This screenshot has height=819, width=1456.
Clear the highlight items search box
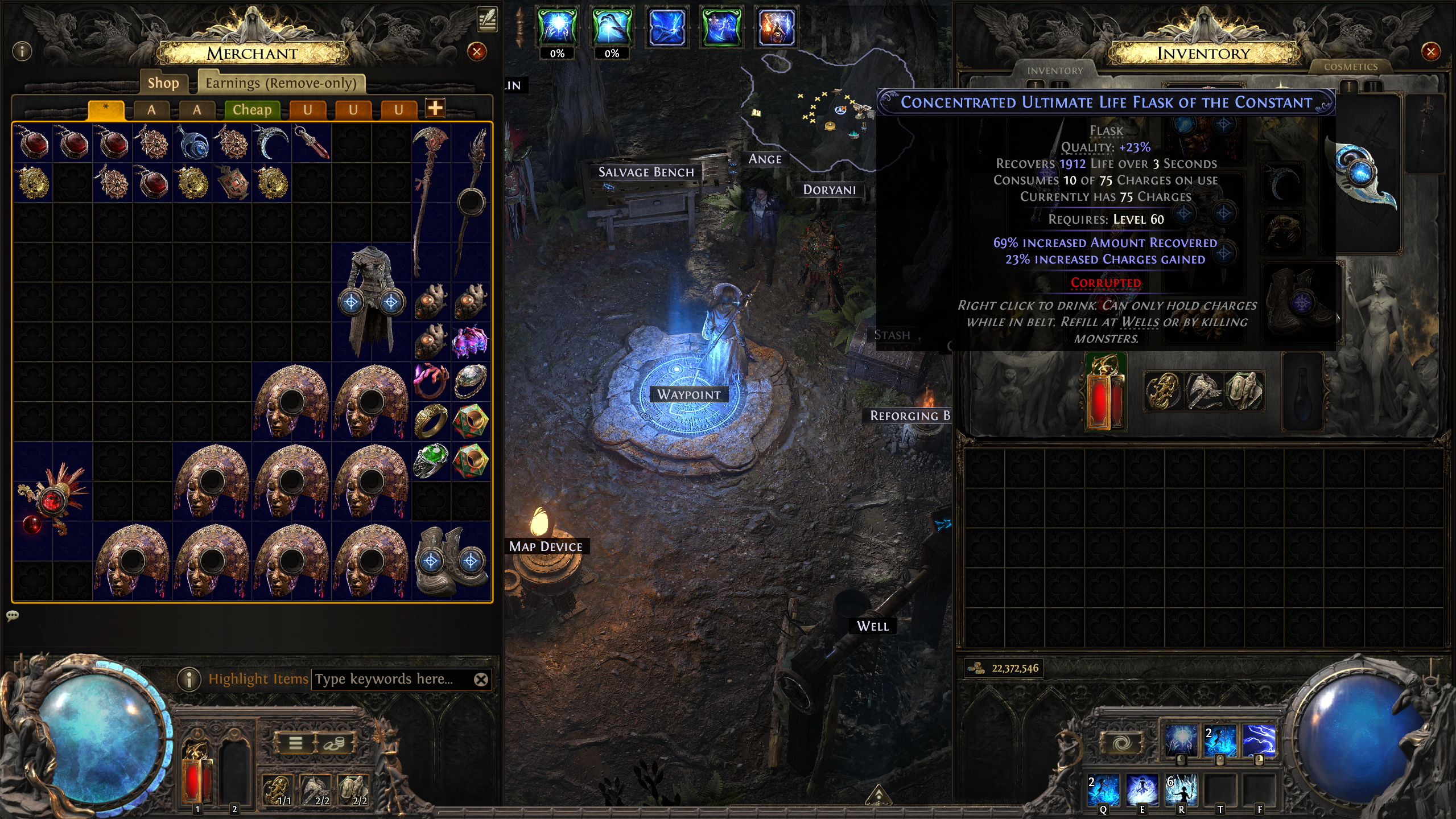(481, 679)
